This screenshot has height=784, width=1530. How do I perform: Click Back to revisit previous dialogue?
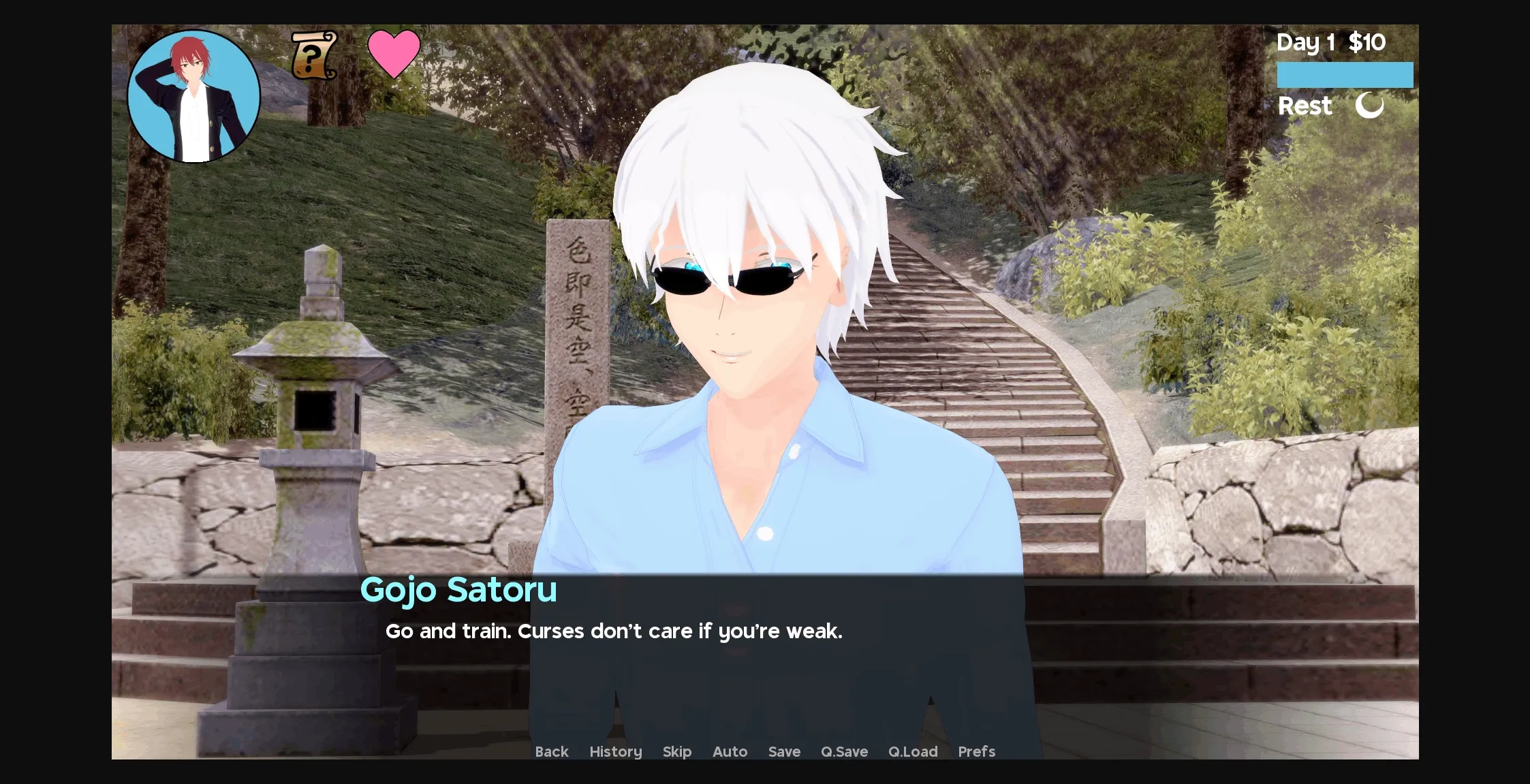click(552, 751)
